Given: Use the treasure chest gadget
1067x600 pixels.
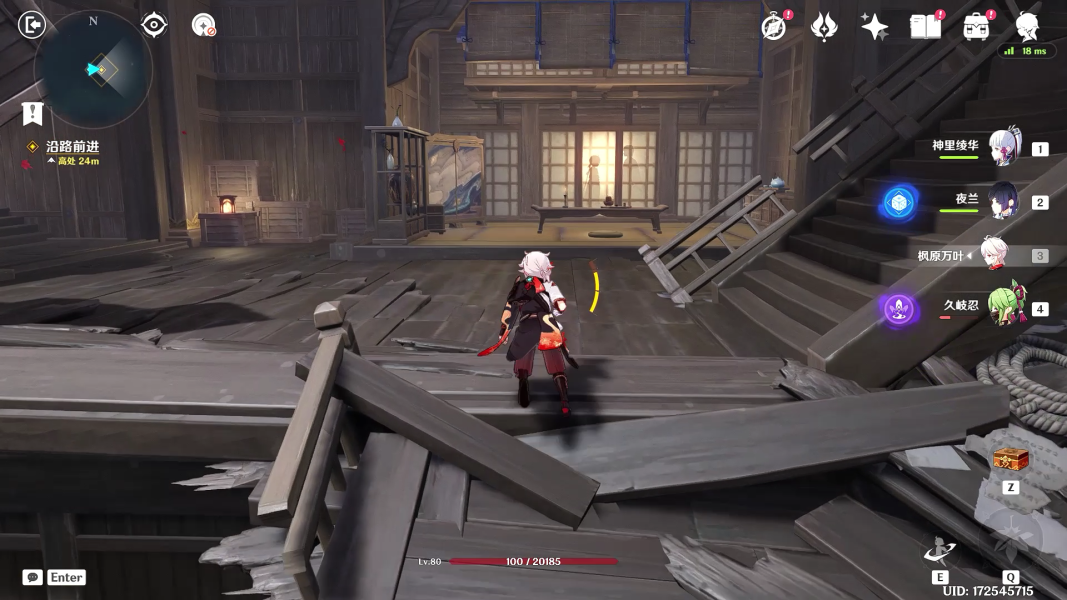Looking at the screenshot, I should (1010, 460).
